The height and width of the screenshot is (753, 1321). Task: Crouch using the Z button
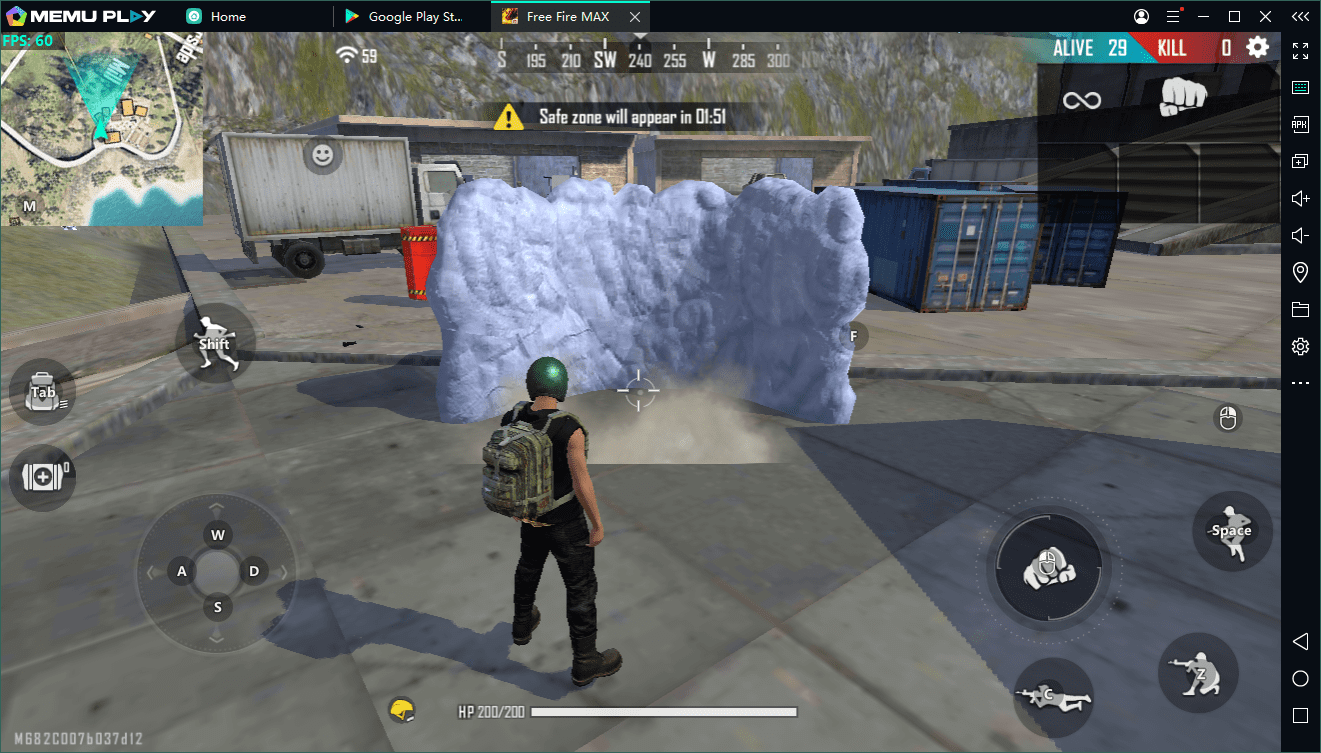point(1198,674)
